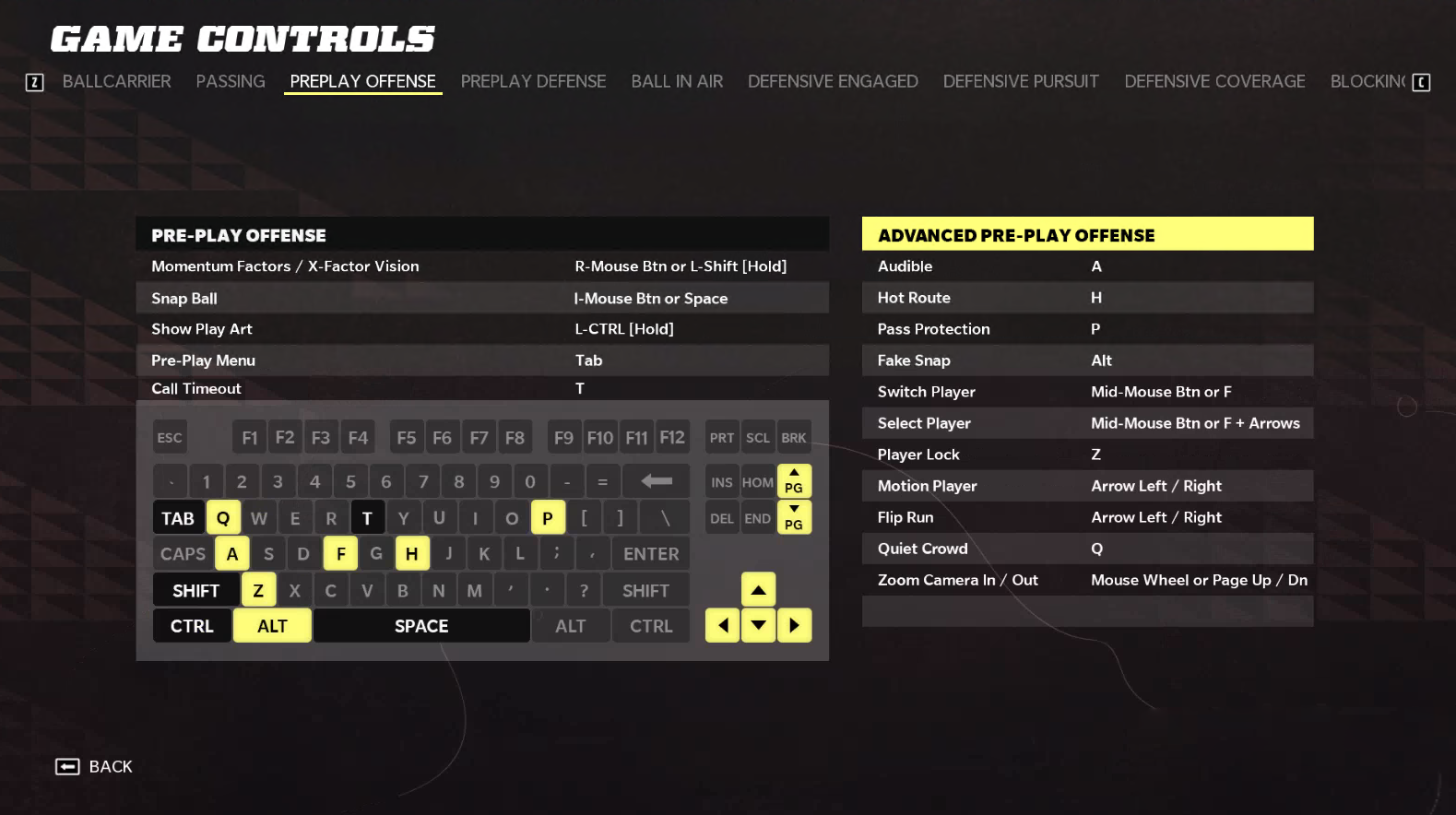Click the left arrow key on the keyboard
This screenshot has width=1456, height=815.
[721, 625]
